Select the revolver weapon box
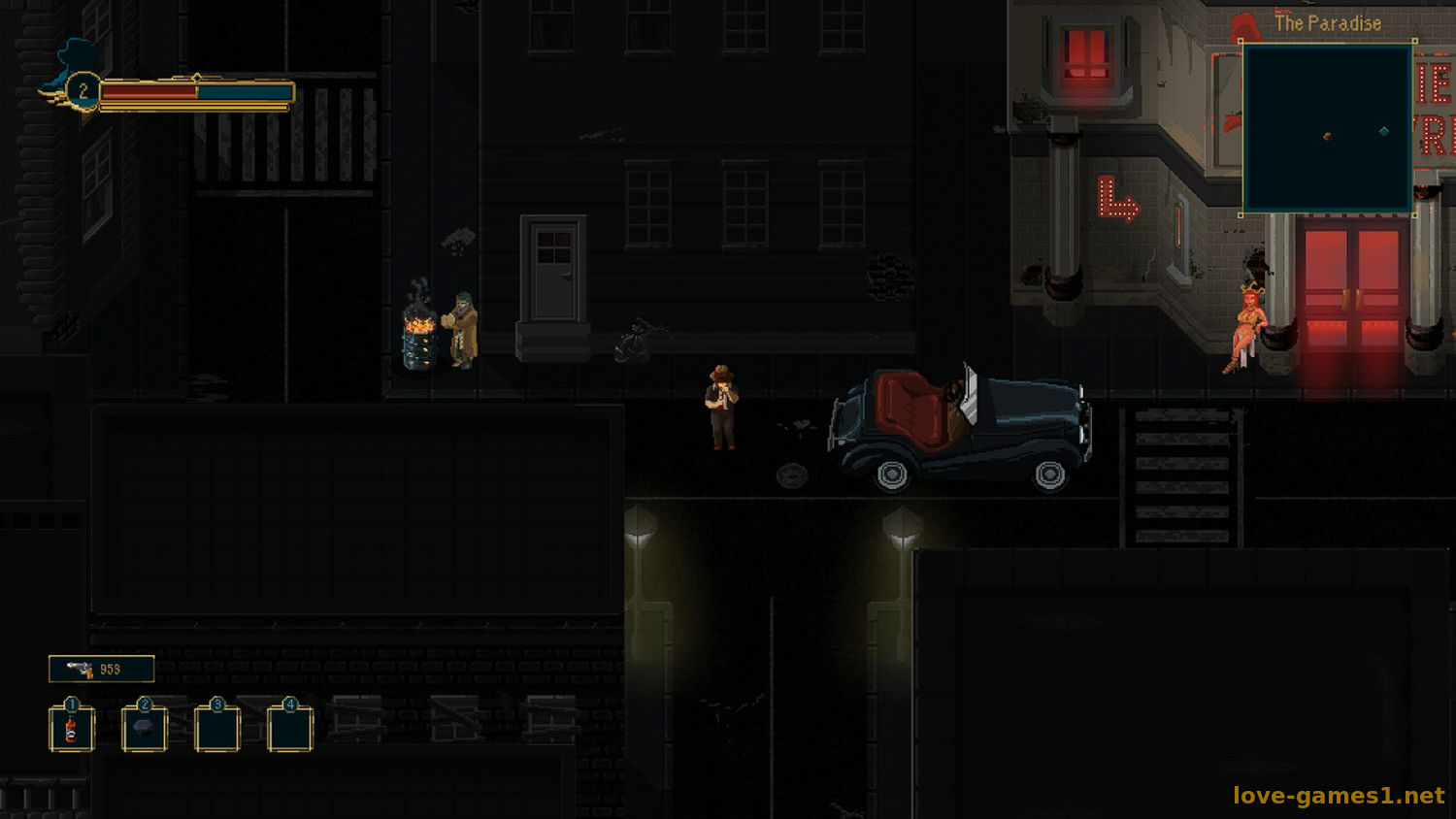The height and width of the screenshot is (819, 1456). [x=102, y=669]
